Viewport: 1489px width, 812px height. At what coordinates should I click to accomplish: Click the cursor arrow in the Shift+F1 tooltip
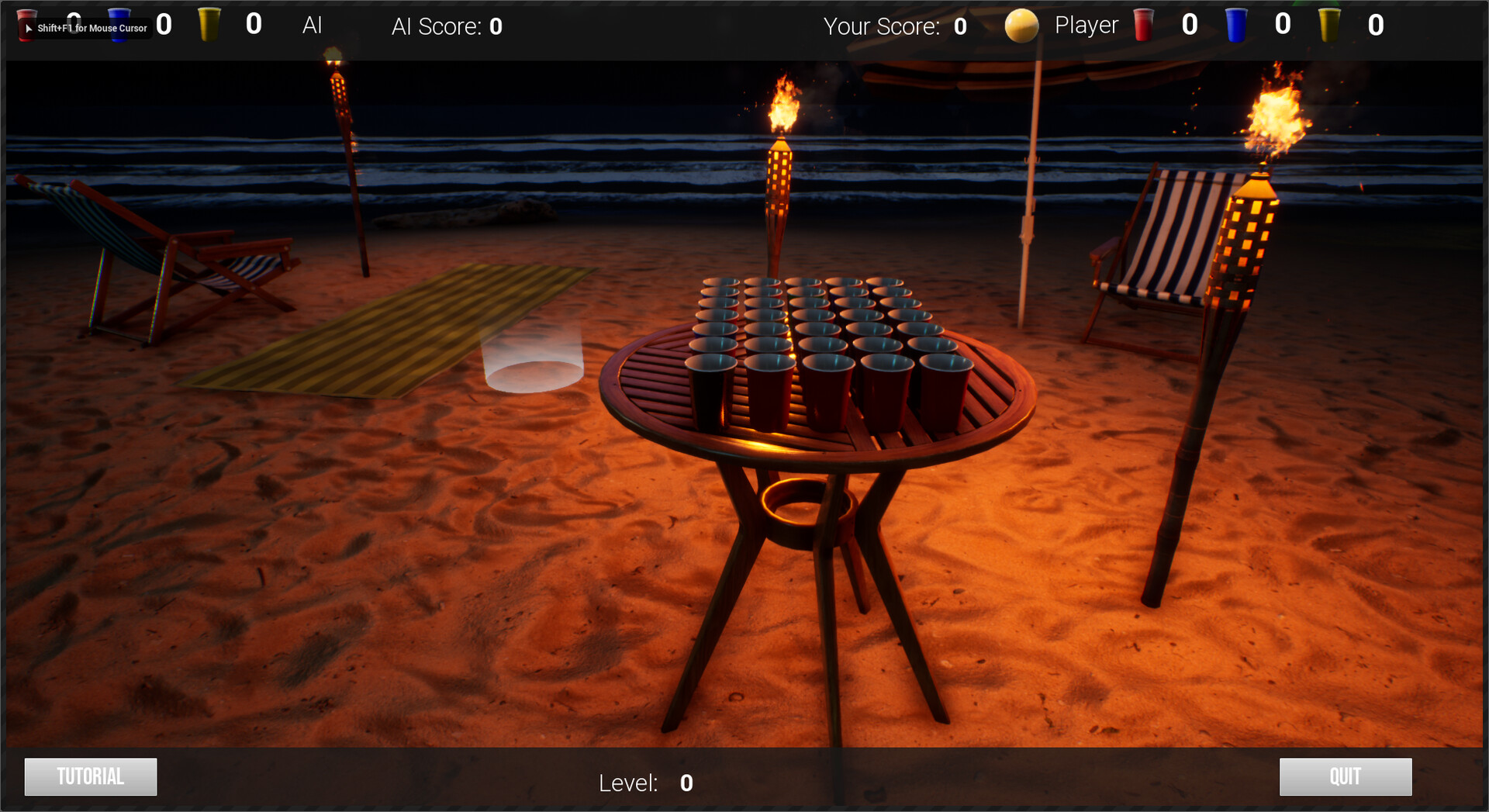28,28
